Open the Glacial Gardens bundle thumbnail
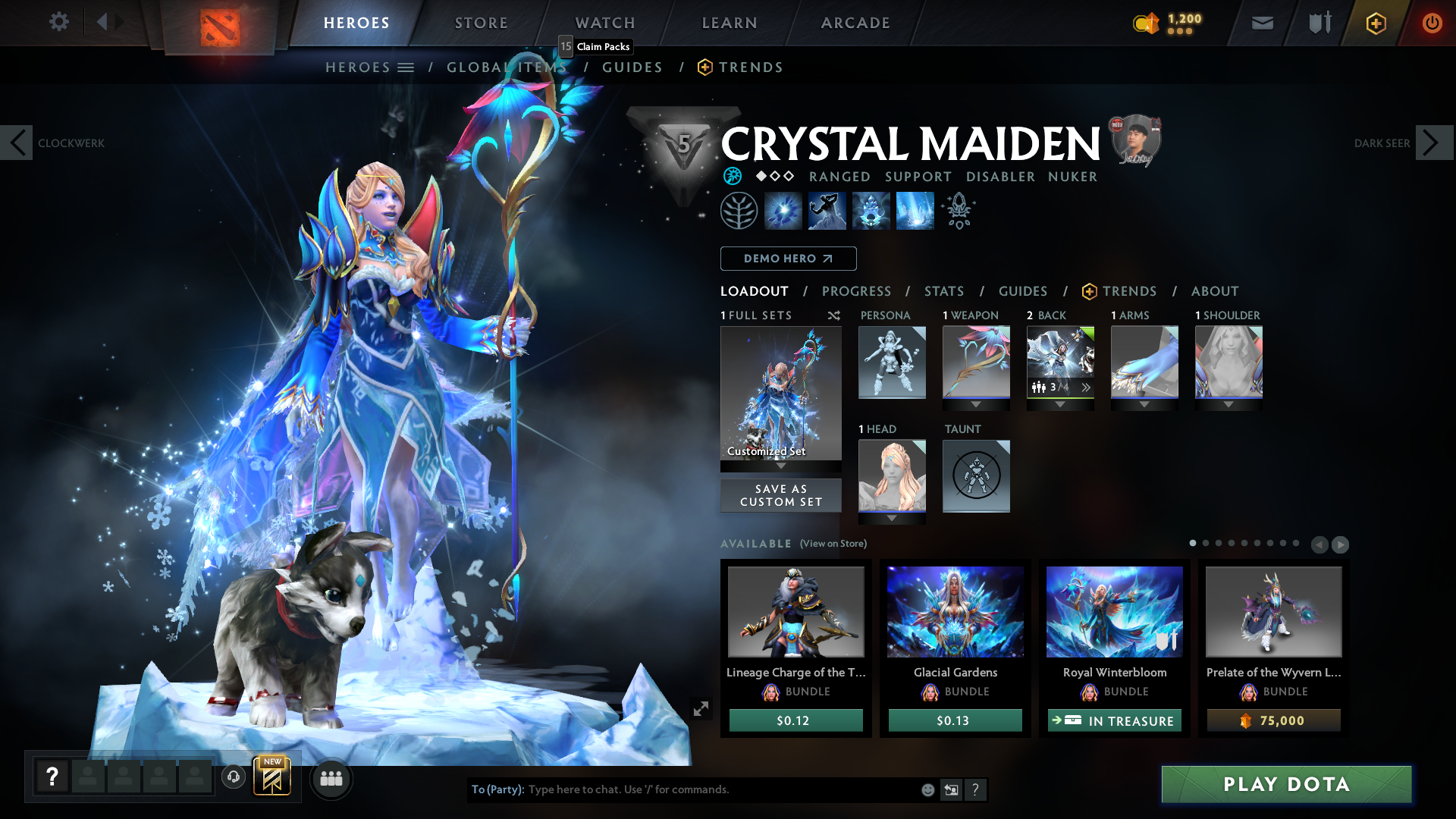 point(954,612)
